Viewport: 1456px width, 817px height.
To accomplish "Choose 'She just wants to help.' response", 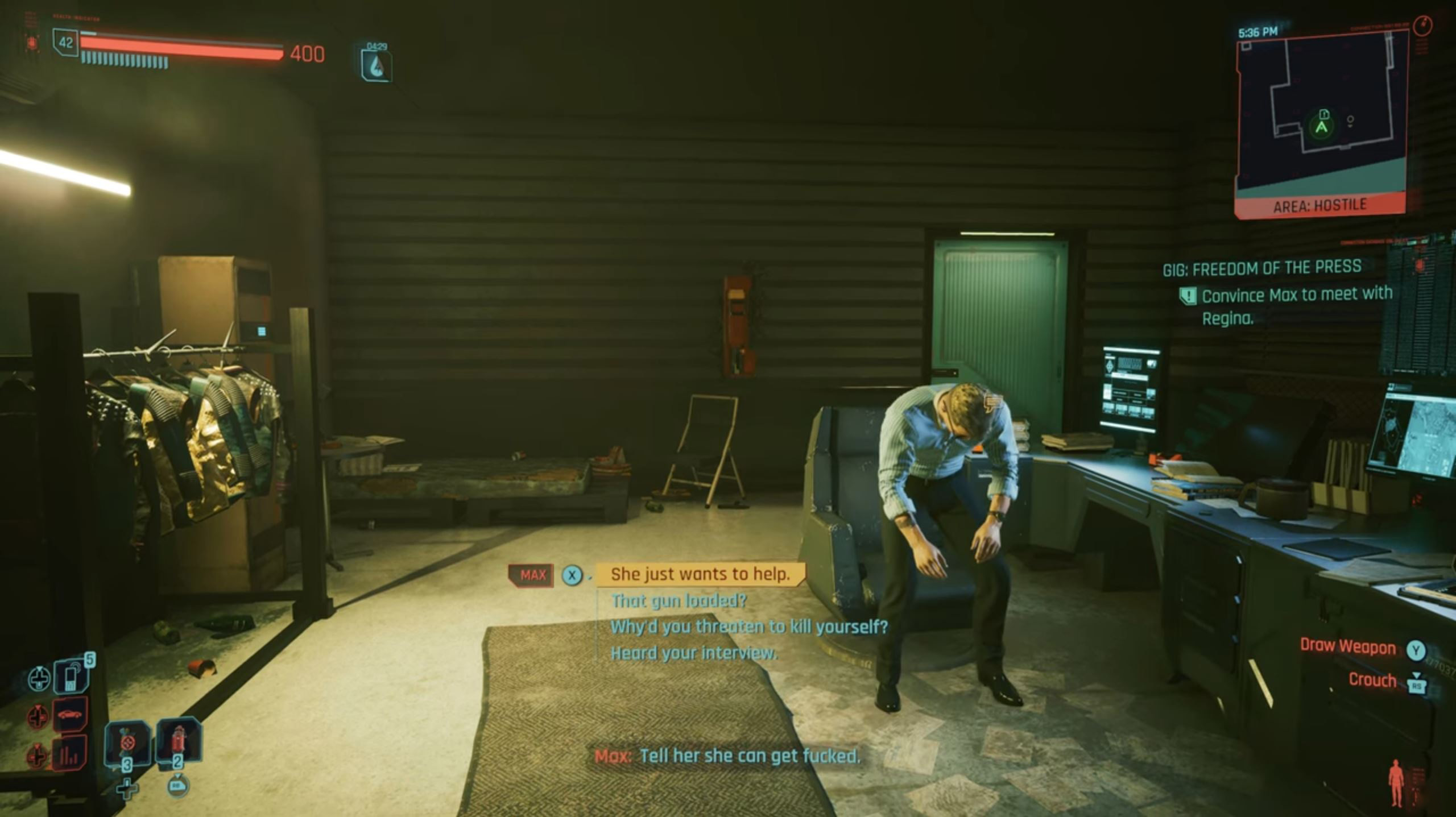I will 702,574.
